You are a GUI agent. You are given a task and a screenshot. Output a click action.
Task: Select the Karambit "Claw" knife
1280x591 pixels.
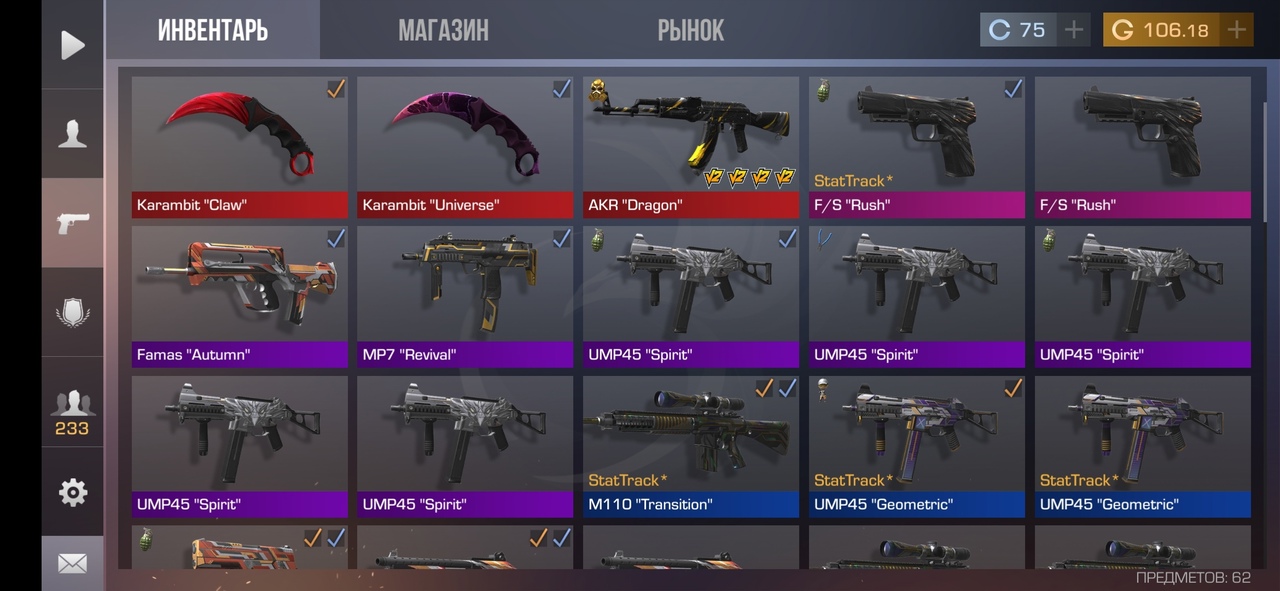(240, 147)
